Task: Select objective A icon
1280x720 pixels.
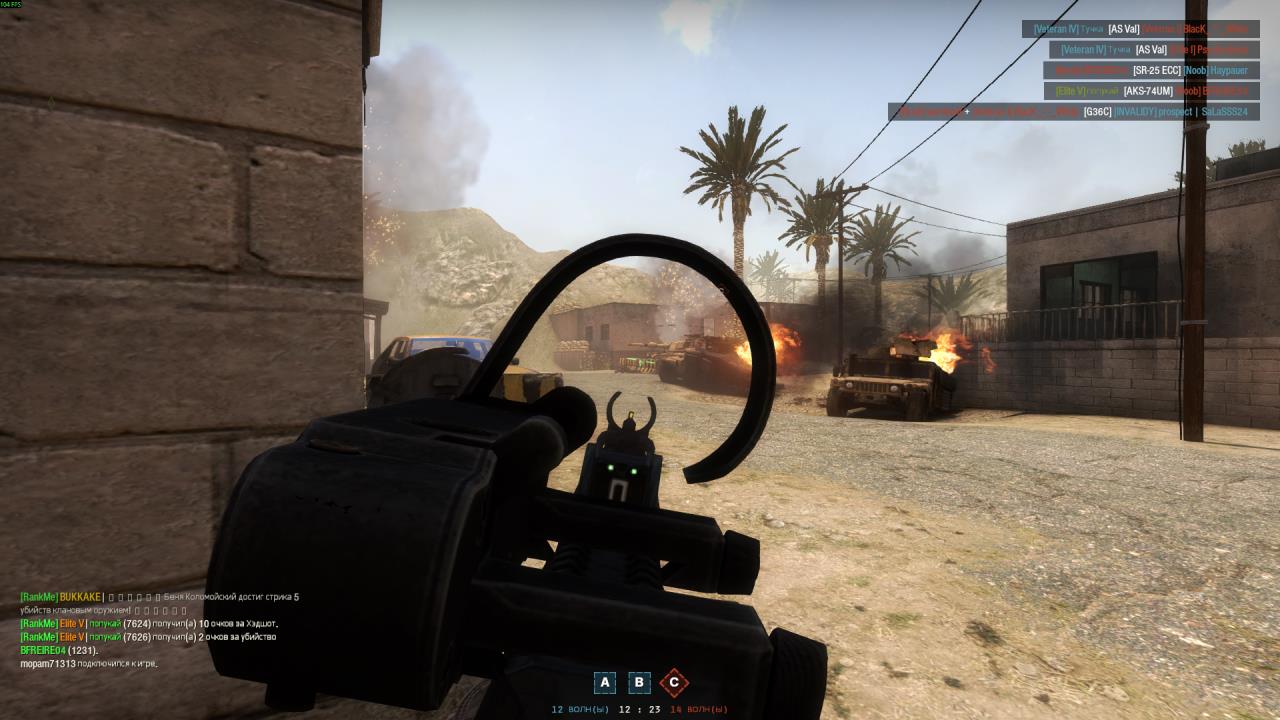Action: pyautogui.click(x=604, y=683)
